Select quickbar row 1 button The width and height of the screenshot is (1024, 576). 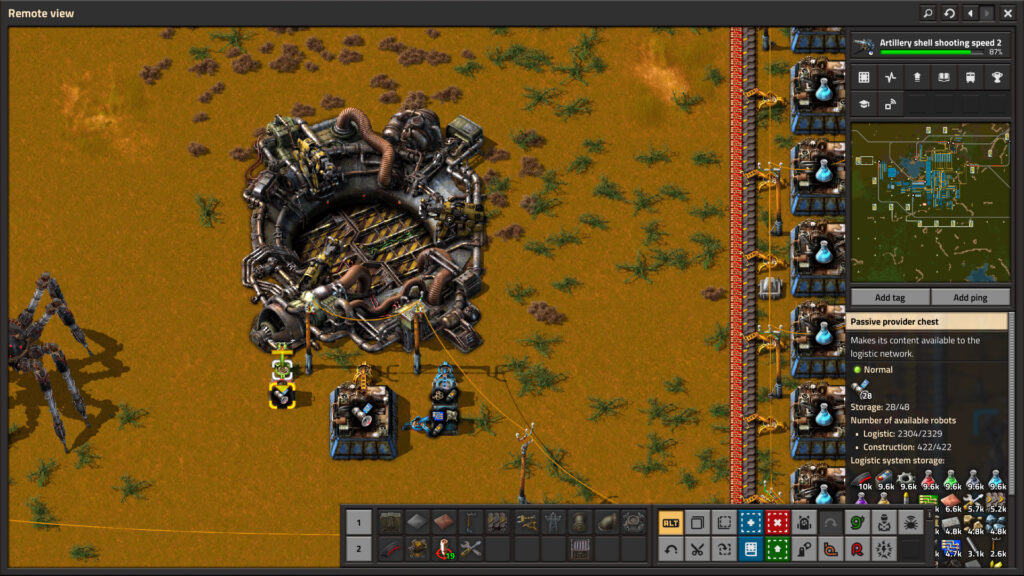[358, 522]
